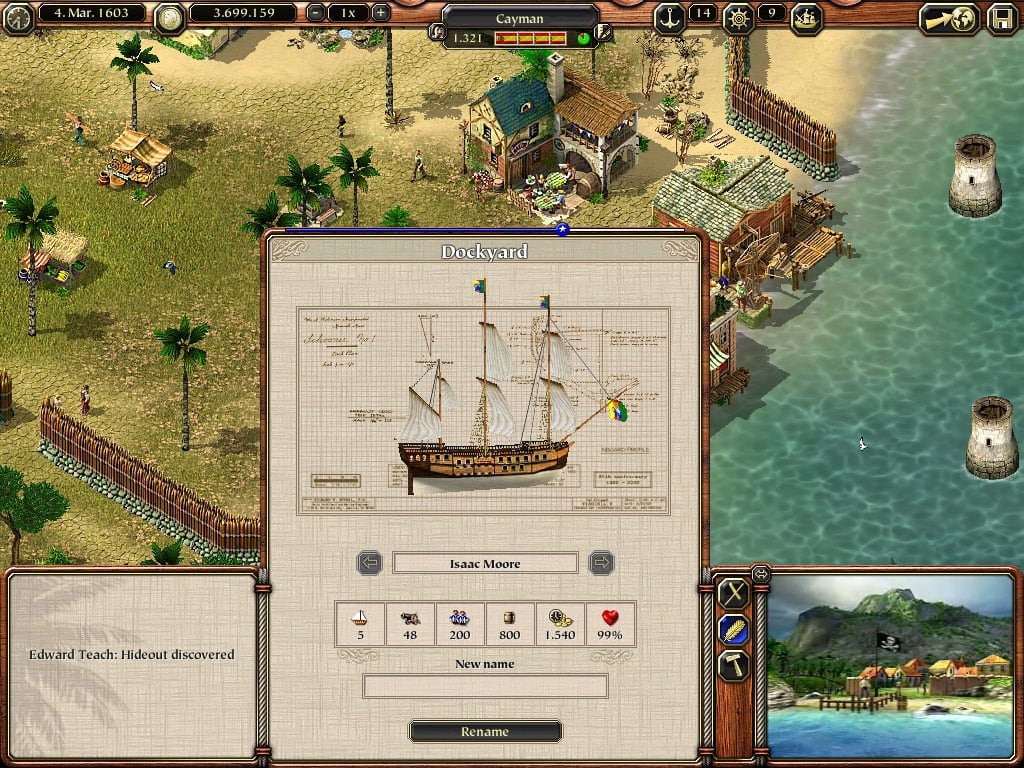Select the ship's wheel icon in the top bar
Screen dimensions: 1024x768
[738, 16]
